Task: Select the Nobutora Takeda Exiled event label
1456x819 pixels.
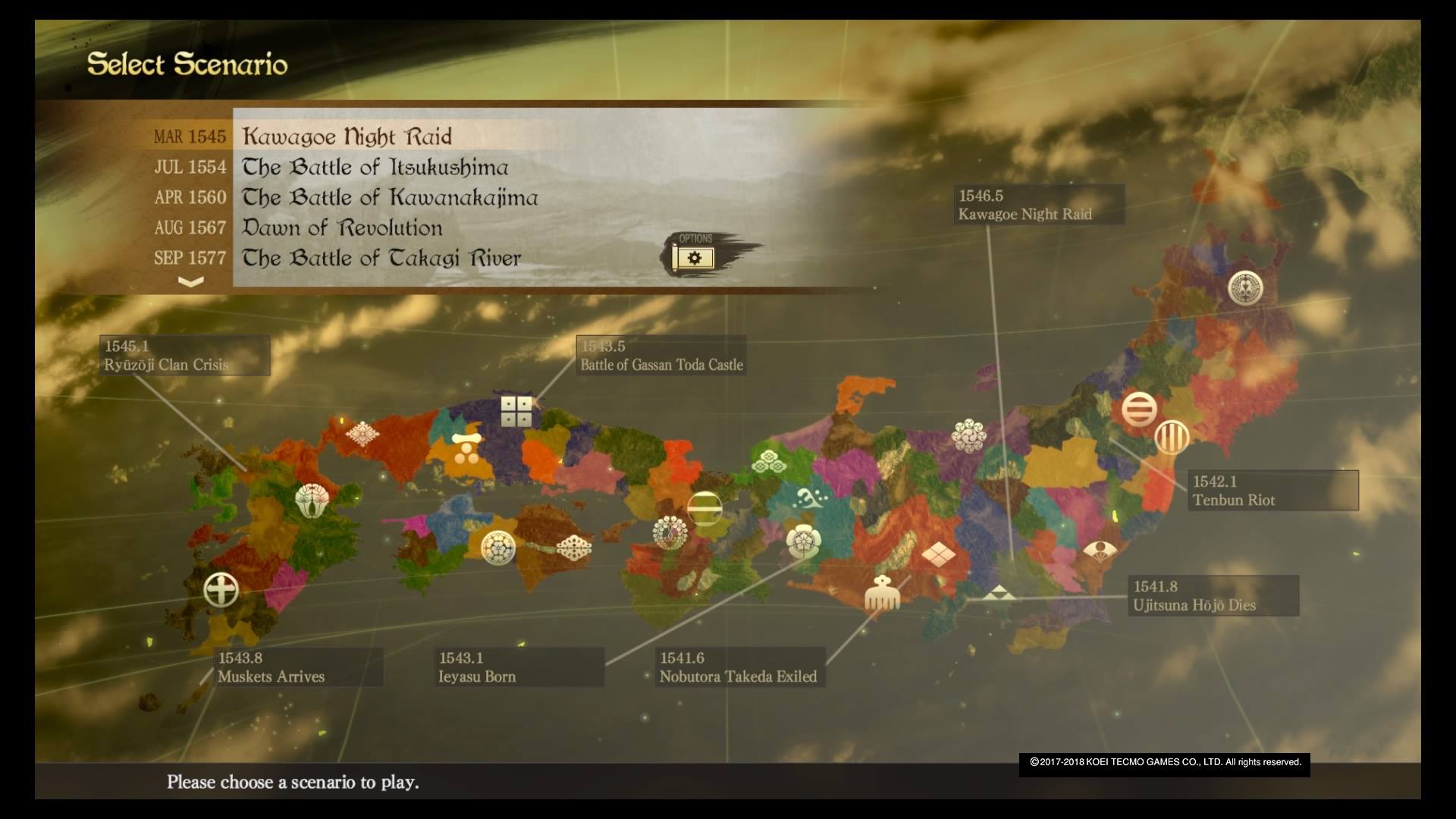Action: 739,667
